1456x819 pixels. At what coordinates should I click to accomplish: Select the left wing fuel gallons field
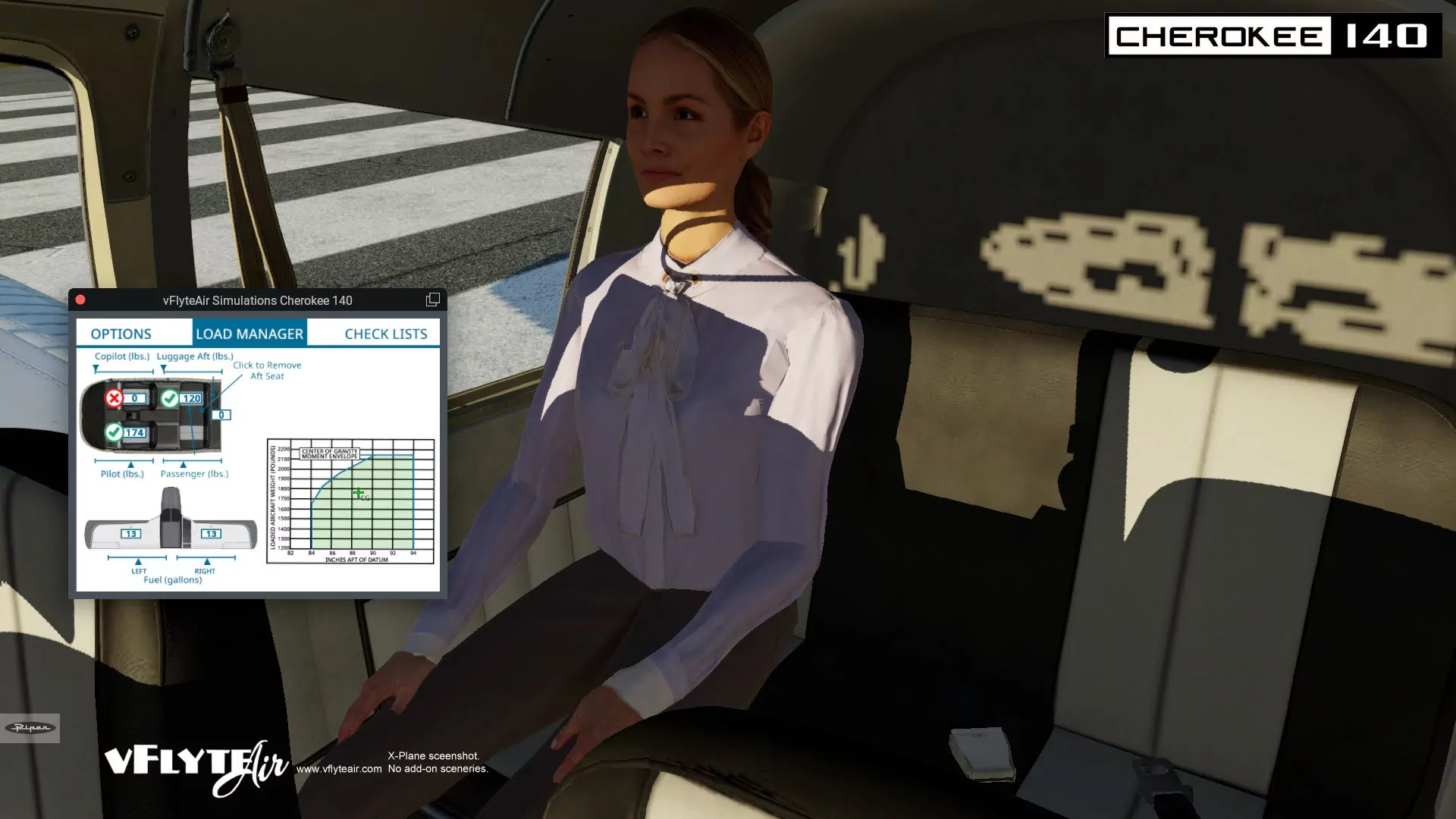(131, 534)
